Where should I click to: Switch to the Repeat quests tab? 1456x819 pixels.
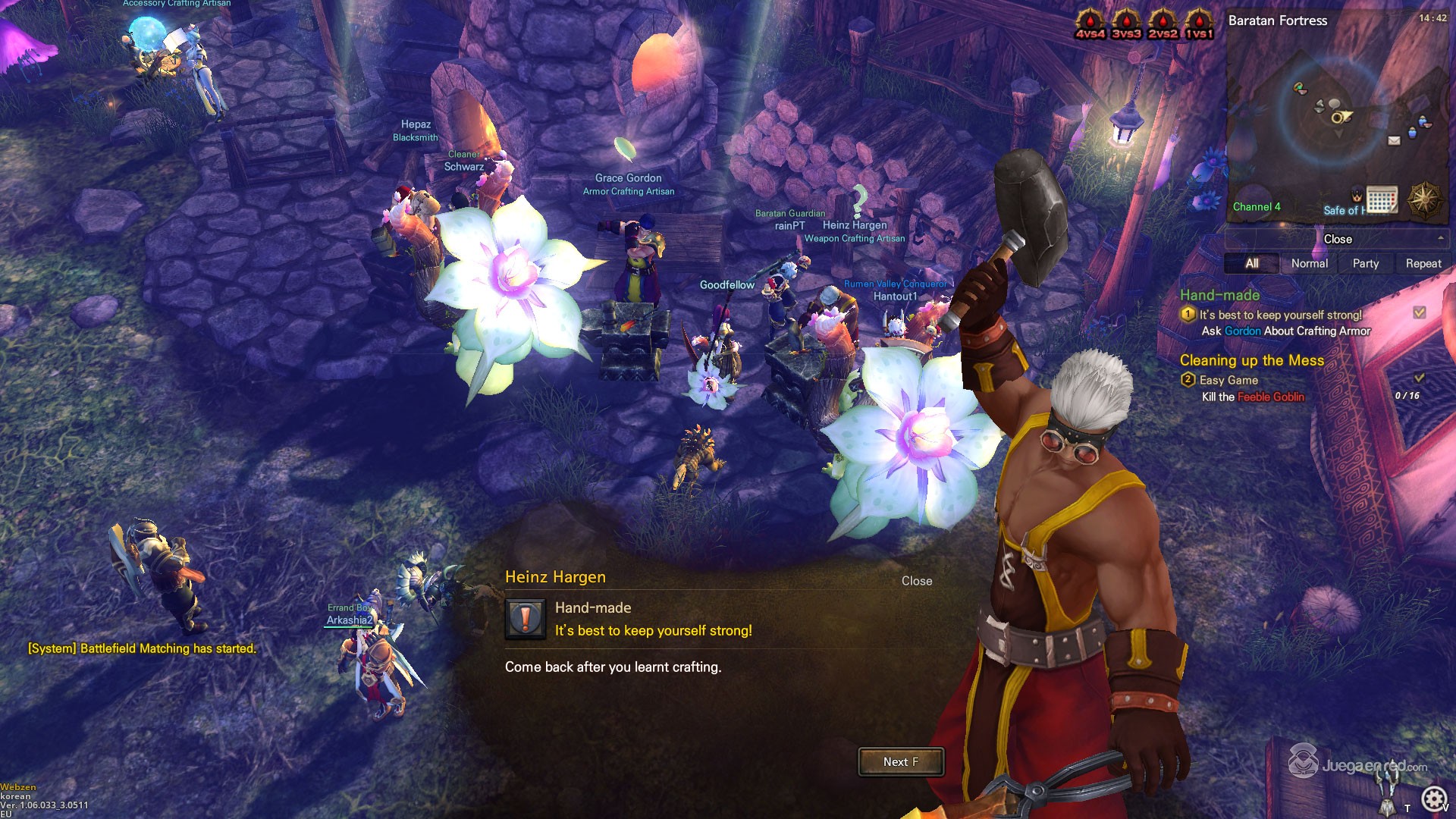point(1423,263)
